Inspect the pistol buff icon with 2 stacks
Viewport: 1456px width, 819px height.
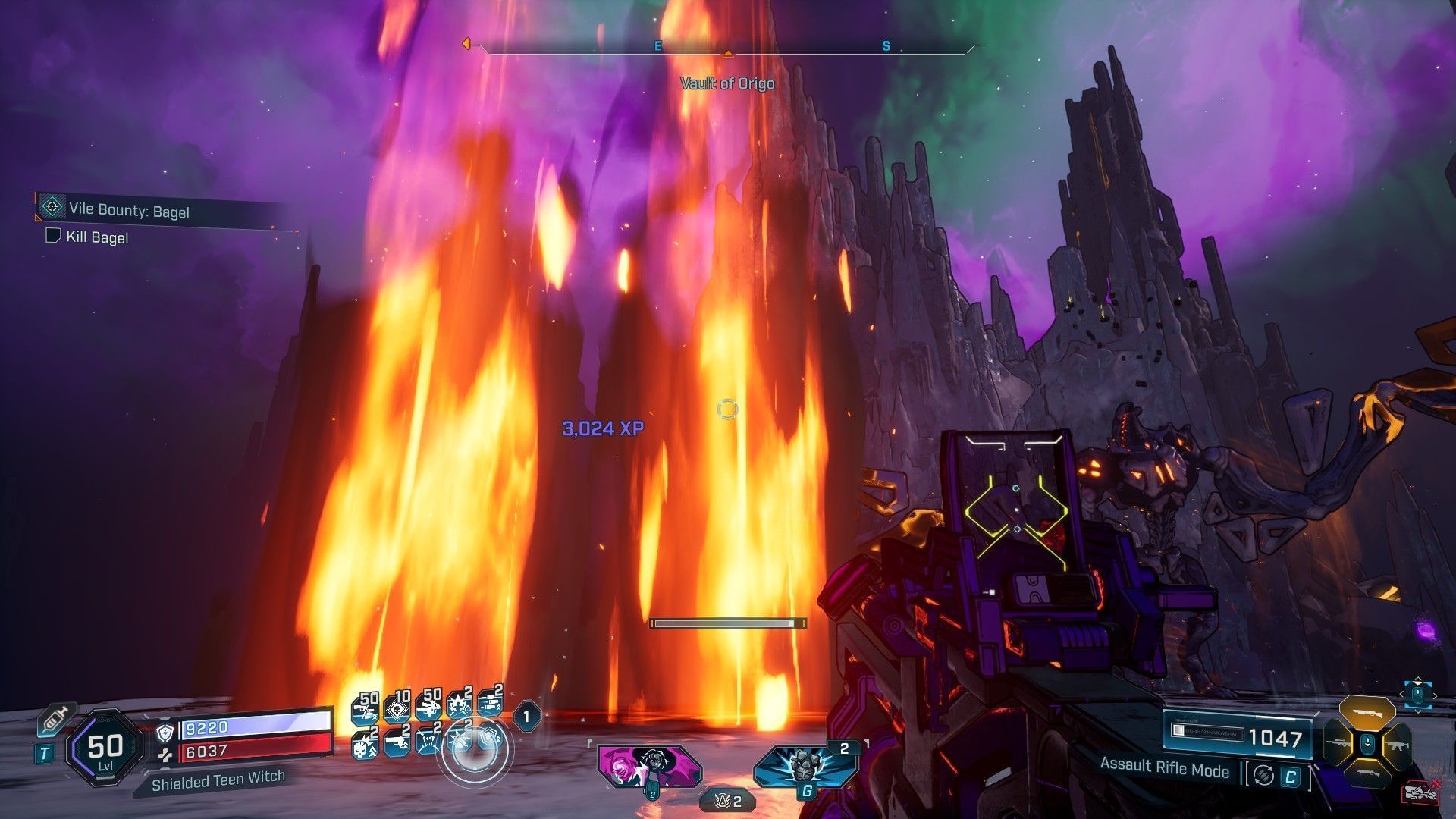pyautogui.click(x=397, y=741)
